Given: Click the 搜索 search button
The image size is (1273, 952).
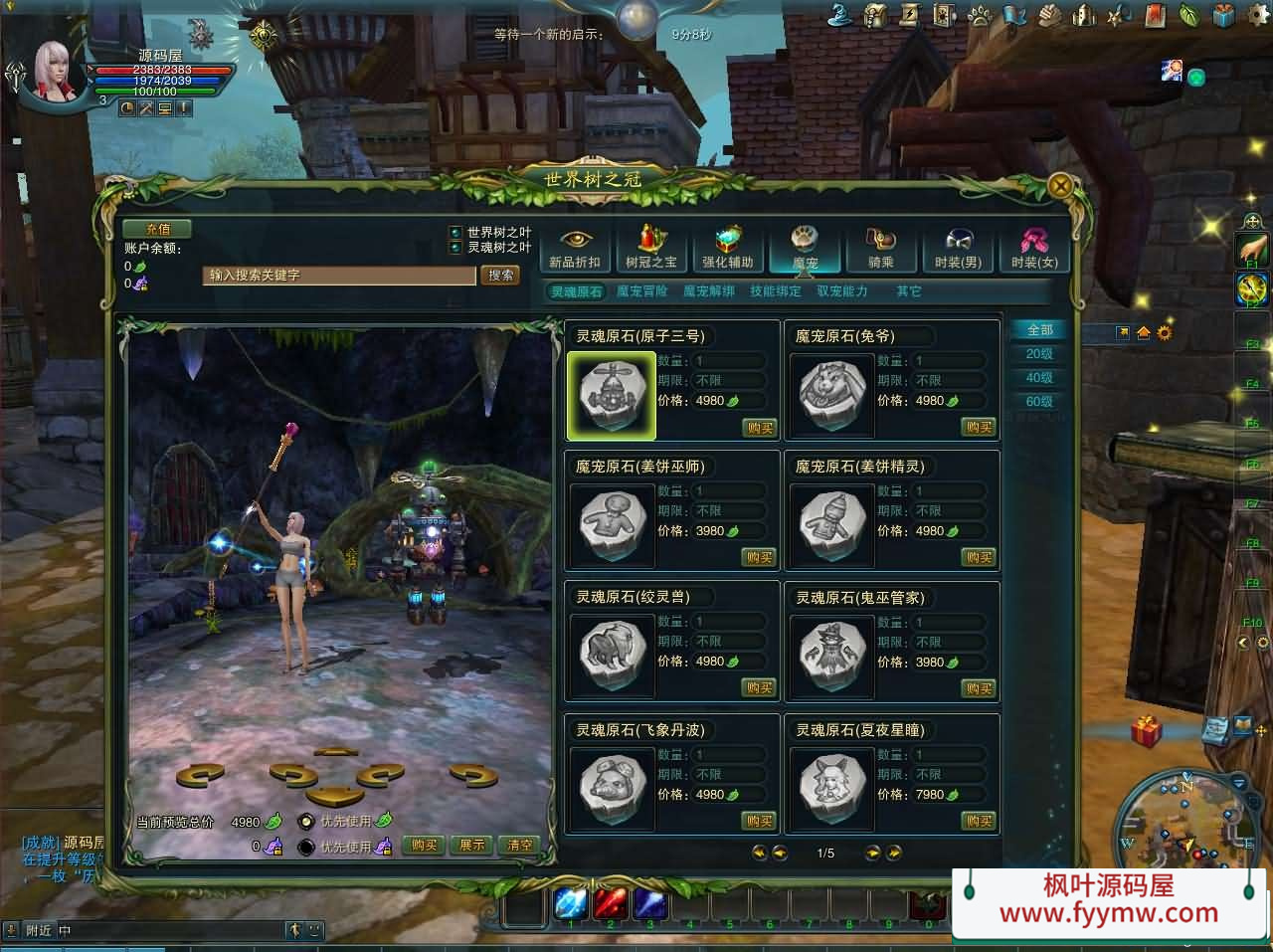Looking at the screenshot, I should [x=501, y=276].
